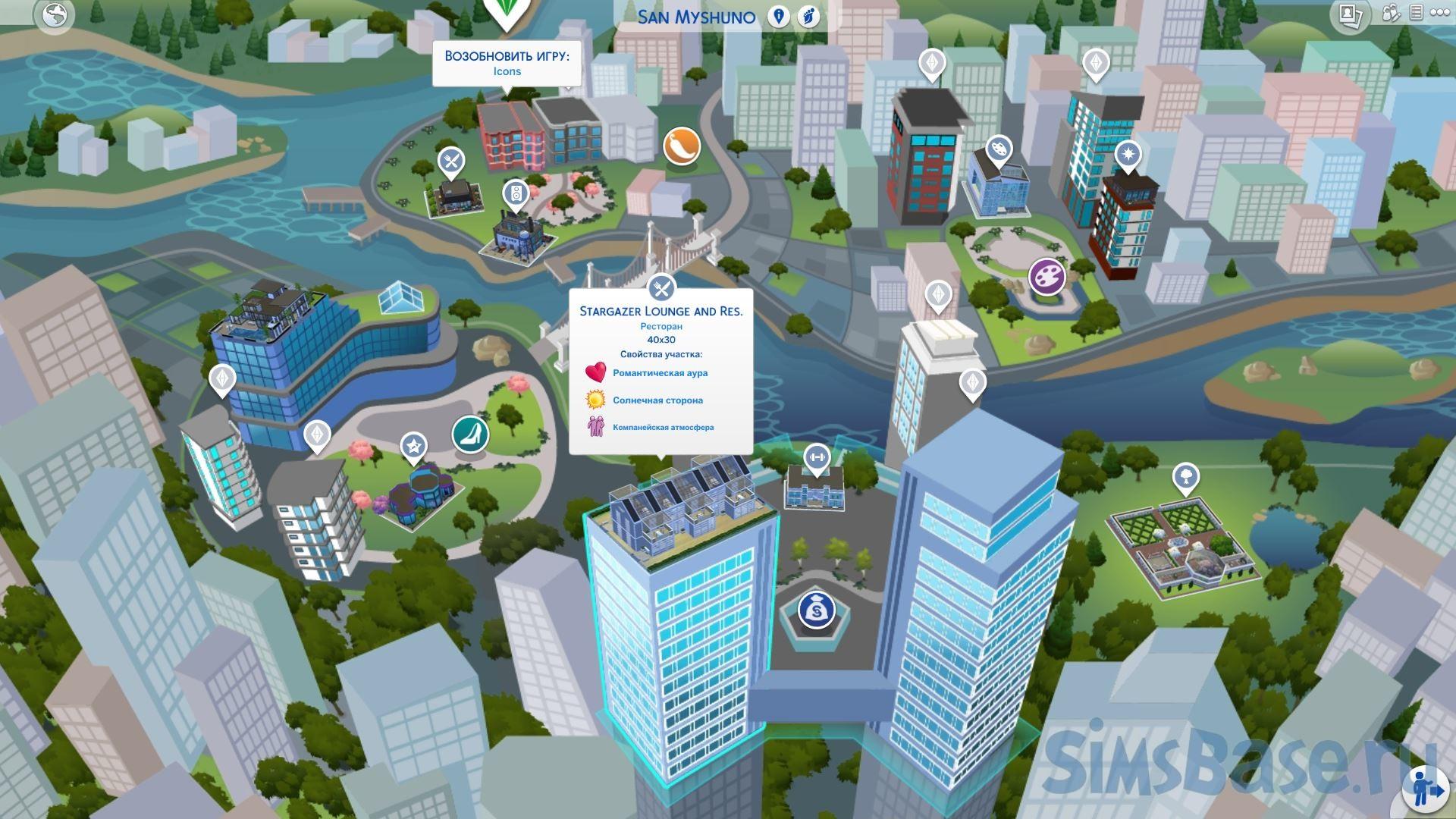Select the speaker venue lot marker
Image resolution: width=1456 pixels, height=819 pixels.
tap(516, 193)
